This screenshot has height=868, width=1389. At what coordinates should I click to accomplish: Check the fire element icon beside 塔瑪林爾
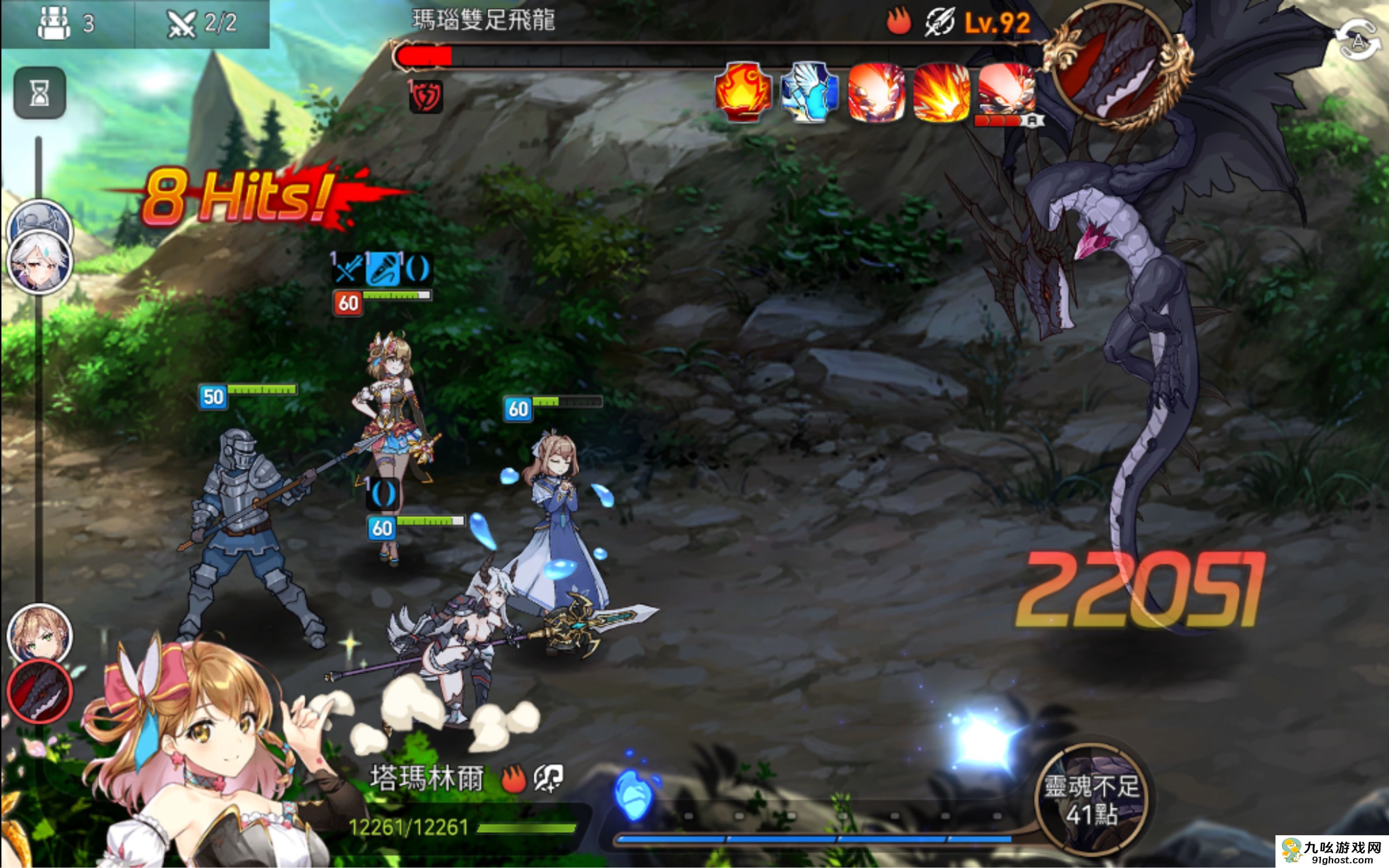tap(513, 780)
